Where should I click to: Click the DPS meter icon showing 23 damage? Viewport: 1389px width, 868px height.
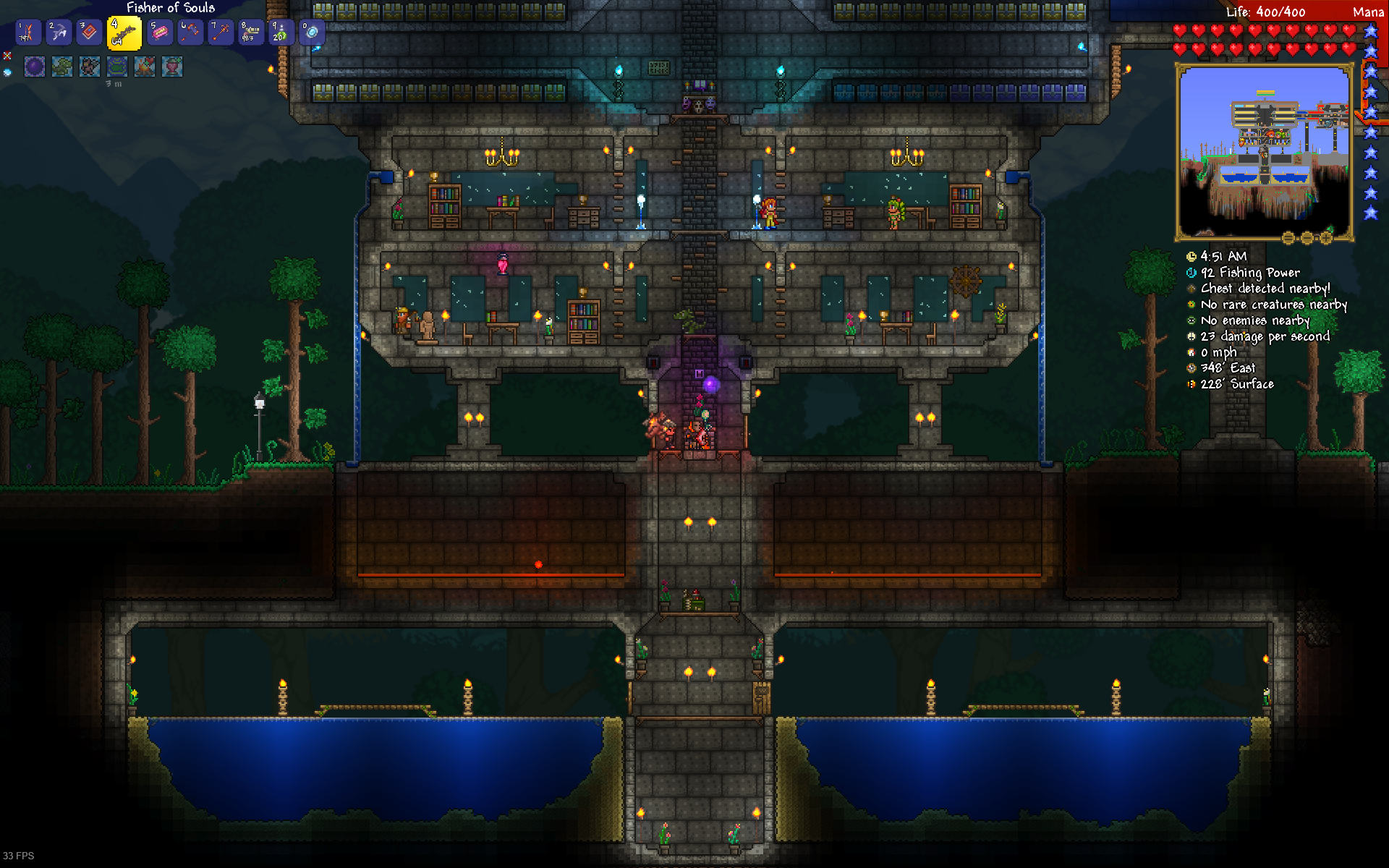point(1192,336)
